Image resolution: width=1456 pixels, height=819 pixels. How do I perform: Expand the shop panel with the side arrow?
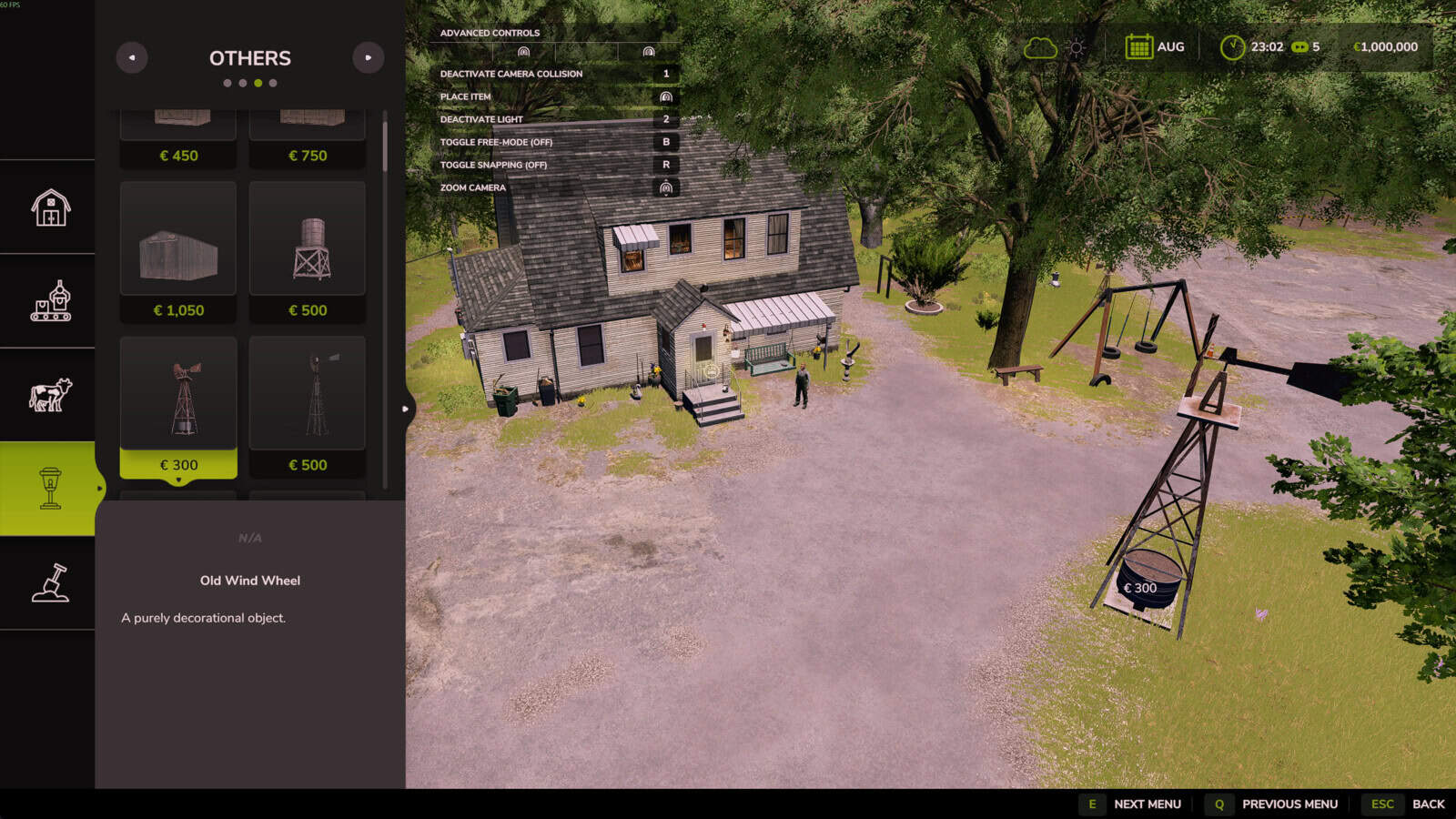[404, 409]
